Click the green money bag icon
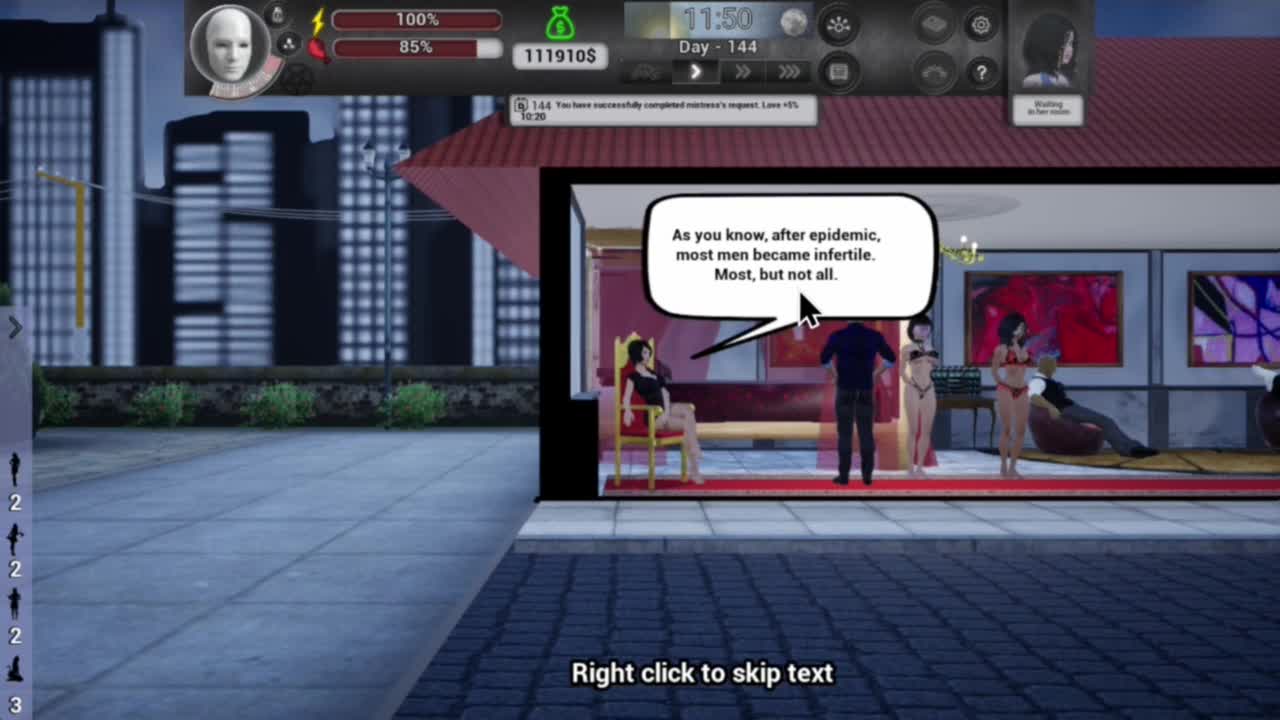 point(561,22)
